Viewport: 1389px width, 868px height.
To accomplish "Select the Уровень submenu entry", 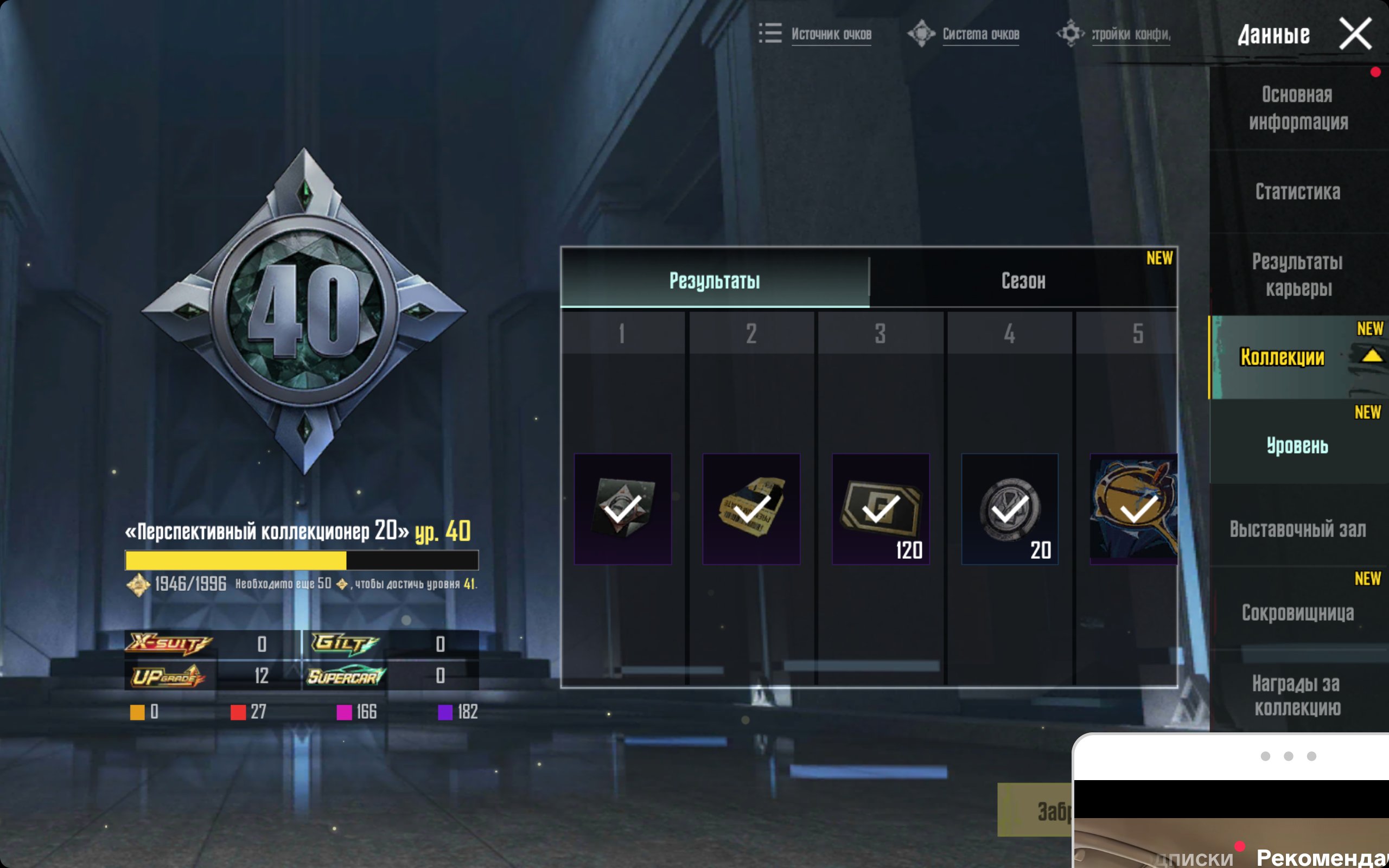I will (1298, 445).
